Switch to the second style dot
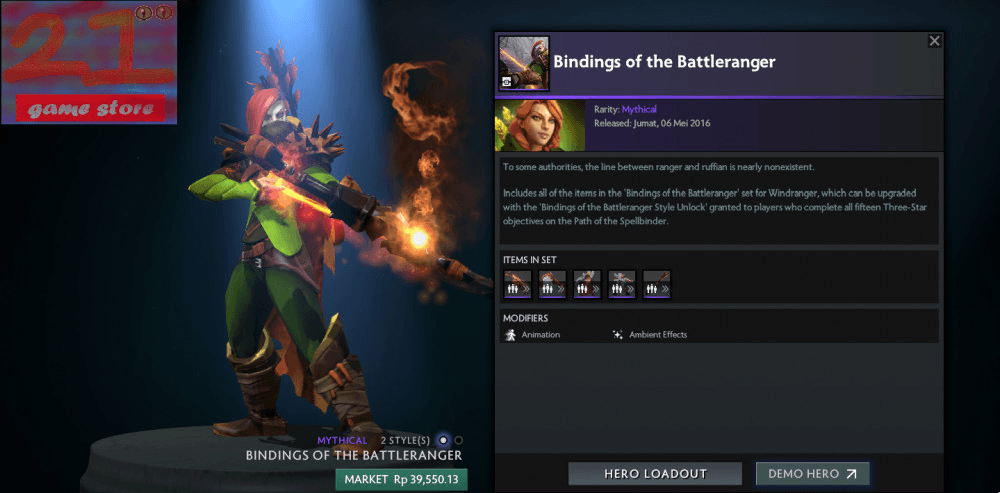This screenshot has height=493, width=1000. coord(459,440)
